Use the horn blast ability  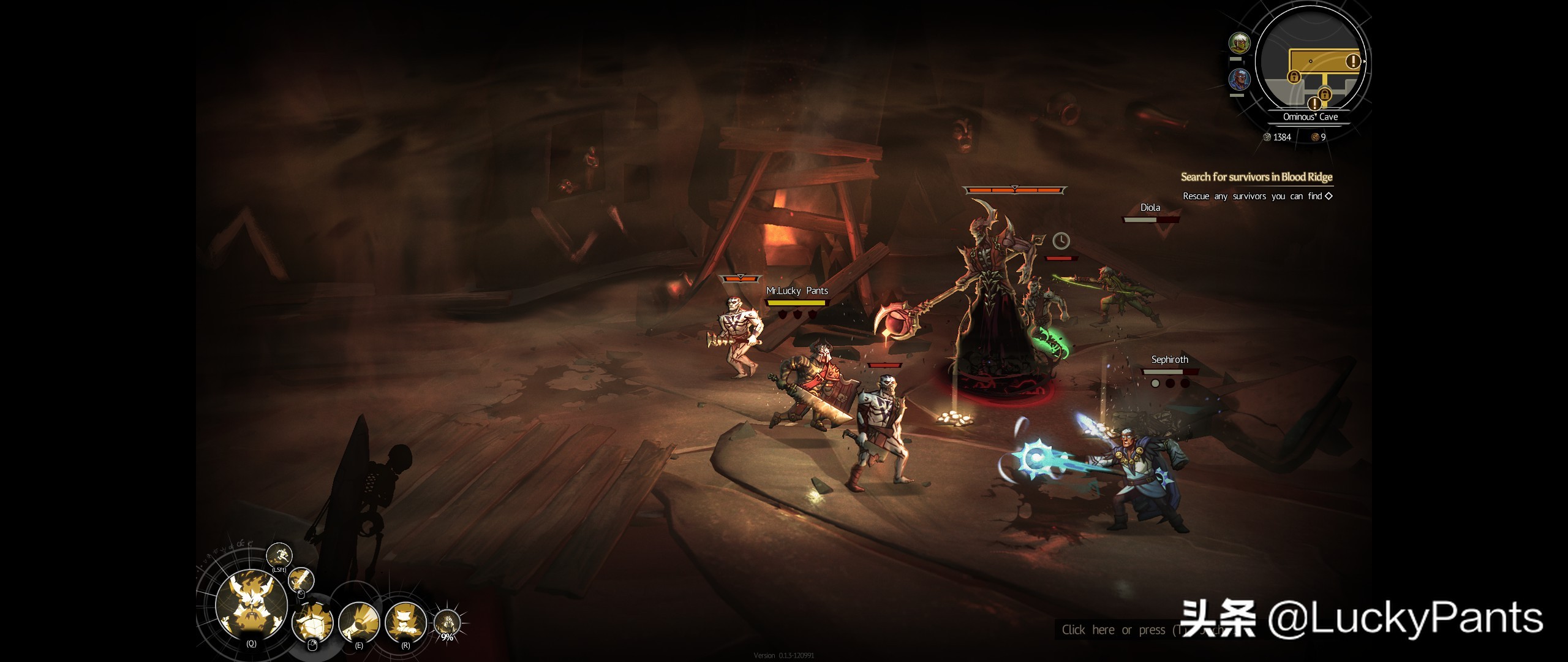[359, 622]
